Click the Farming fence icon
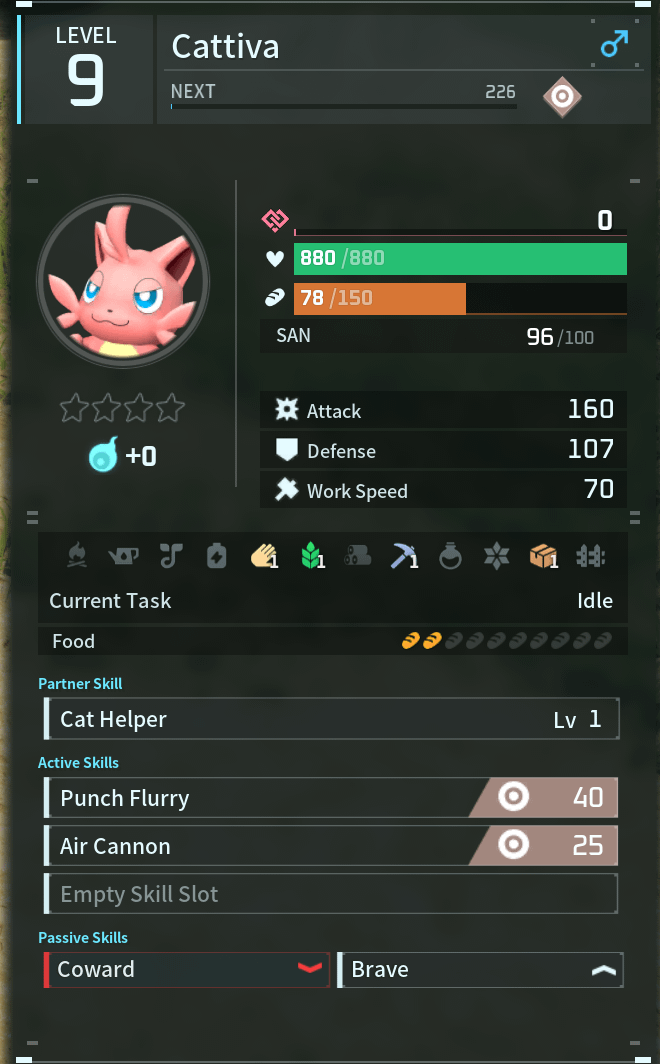The height and width of the screenshot is (1064, 660). pos(590,556)
